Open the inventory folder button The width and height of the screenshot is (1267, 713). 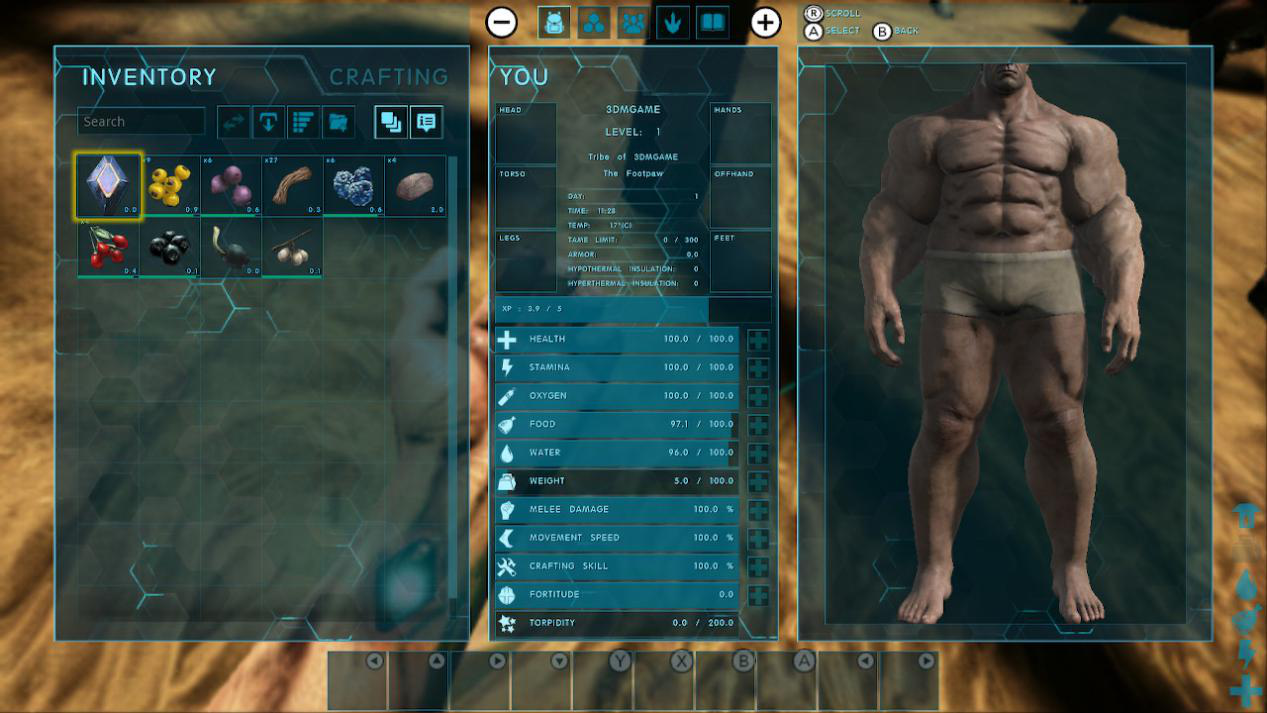pos(338,122)
